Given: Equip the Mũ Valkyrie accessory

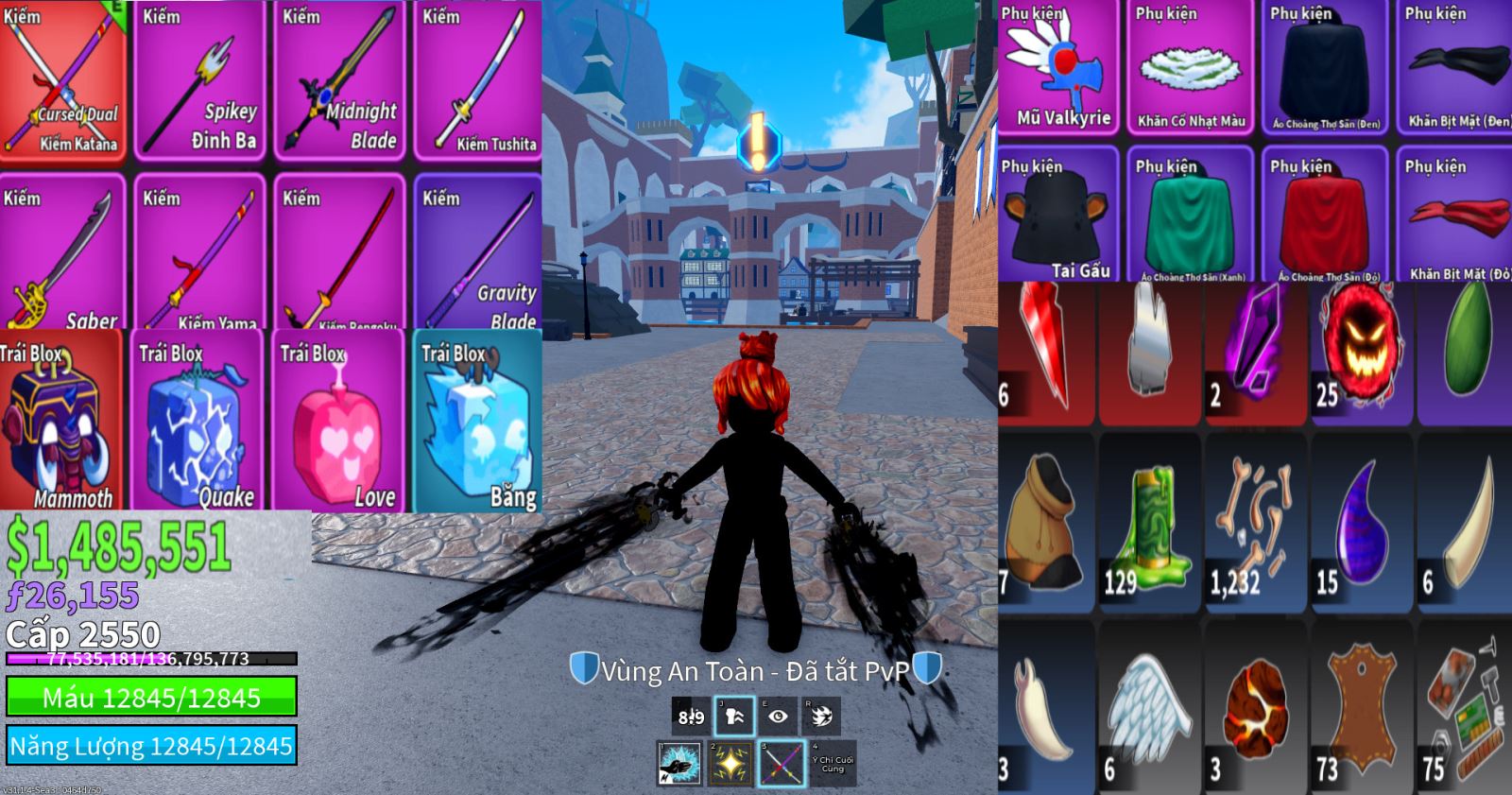Looking at the screenshot, I should pyautogui.click(x=1059, y=71).
